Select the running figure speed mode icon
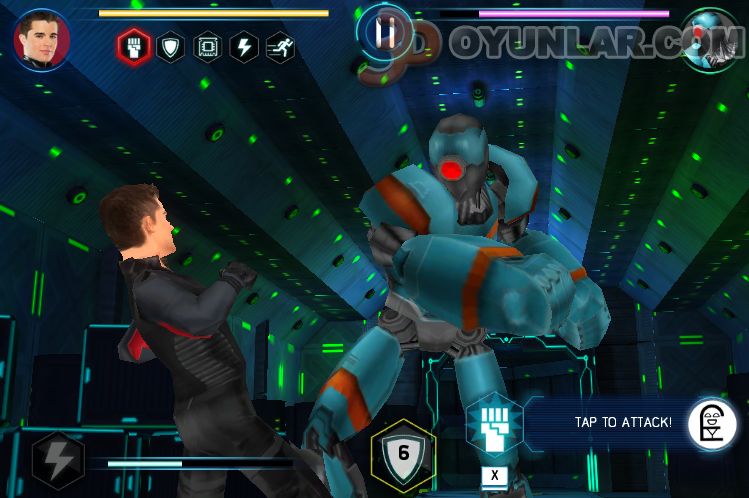 click(x=281, y=47)
